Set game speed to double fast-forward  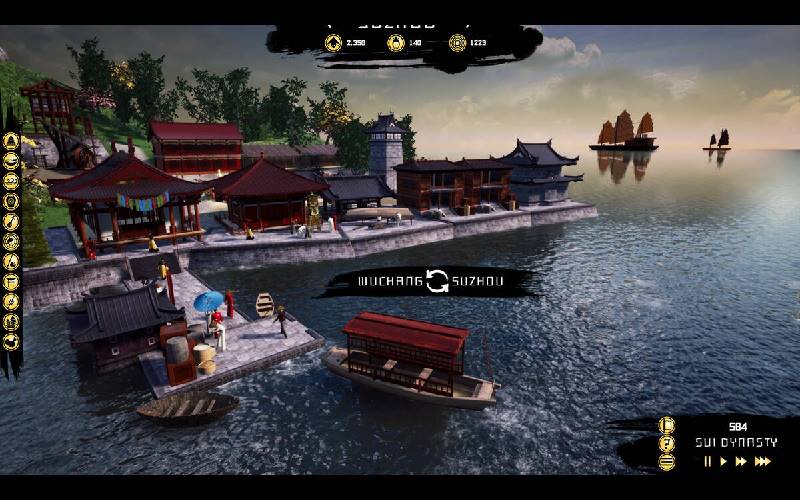pyautogui.click(x=741, y=461)
